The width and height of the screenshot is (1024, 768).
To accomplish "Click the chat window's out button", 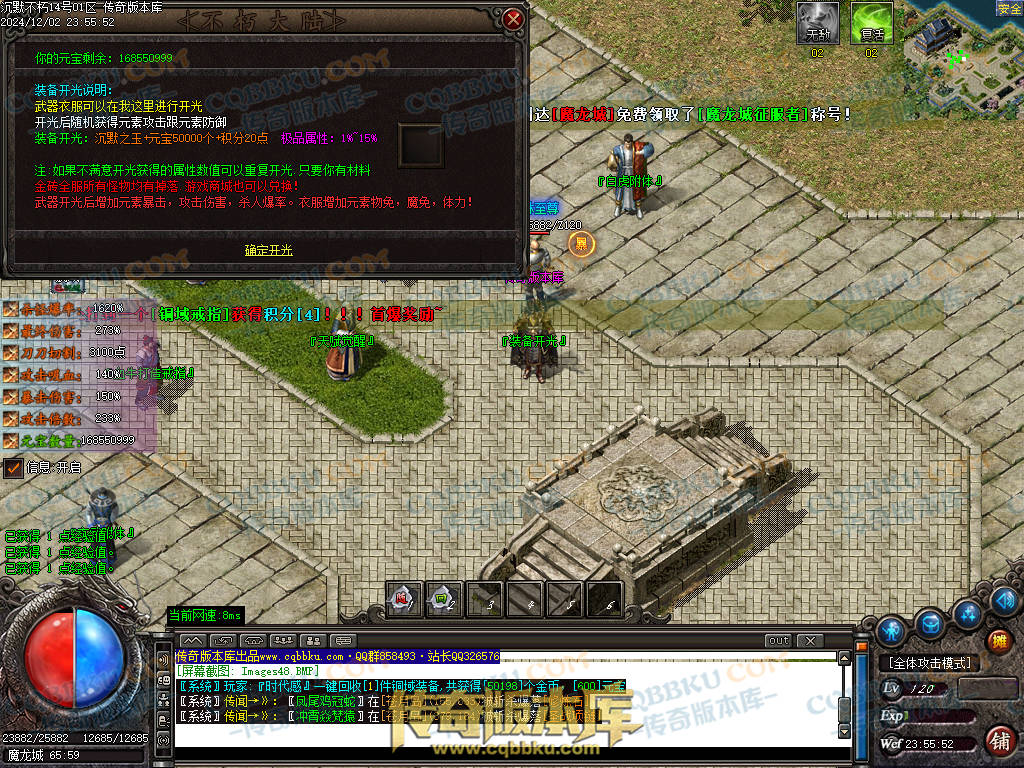I will 778,640.
